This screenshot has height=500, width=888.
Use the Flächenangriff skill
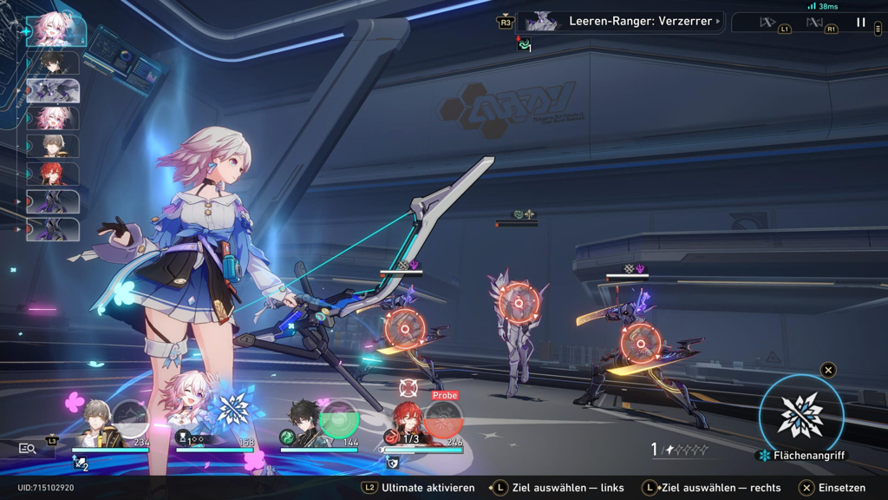(801, 415)
